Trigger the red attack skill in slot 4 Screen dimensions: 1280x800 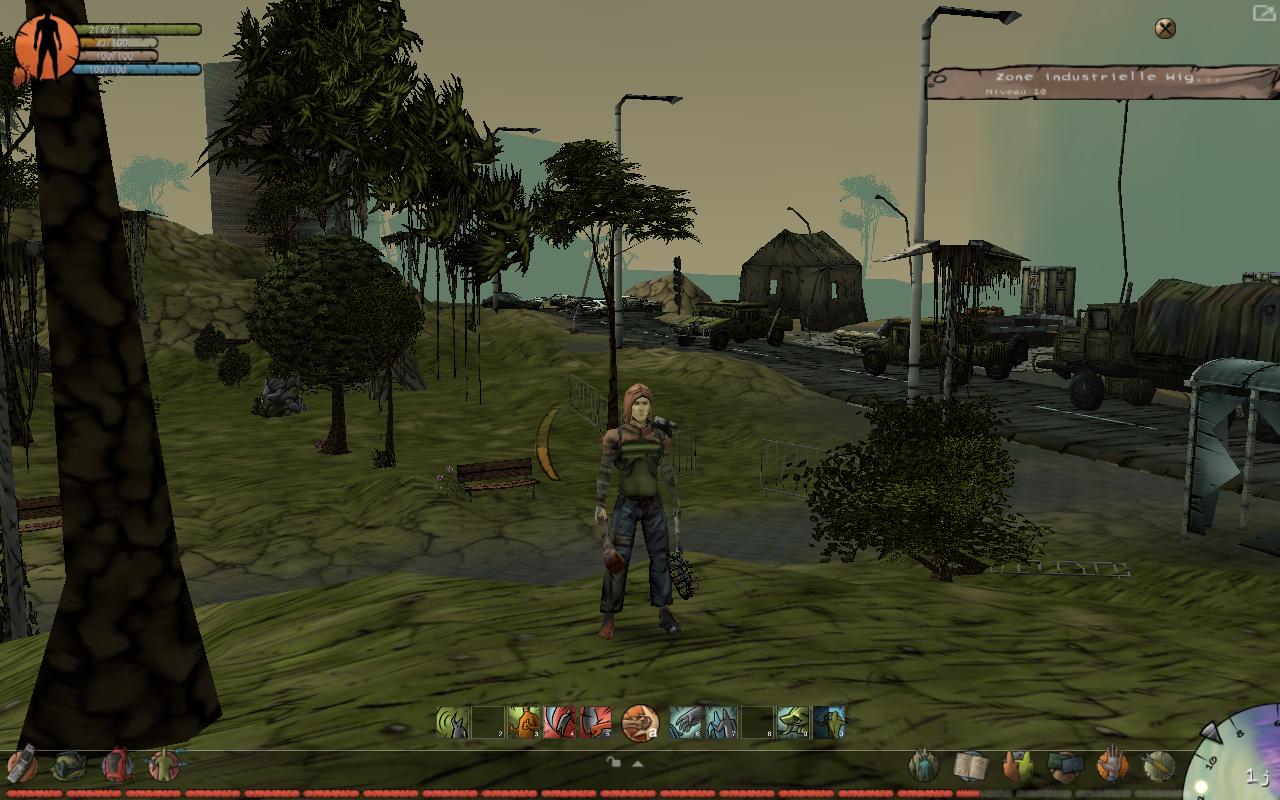(x=559, y=722)
